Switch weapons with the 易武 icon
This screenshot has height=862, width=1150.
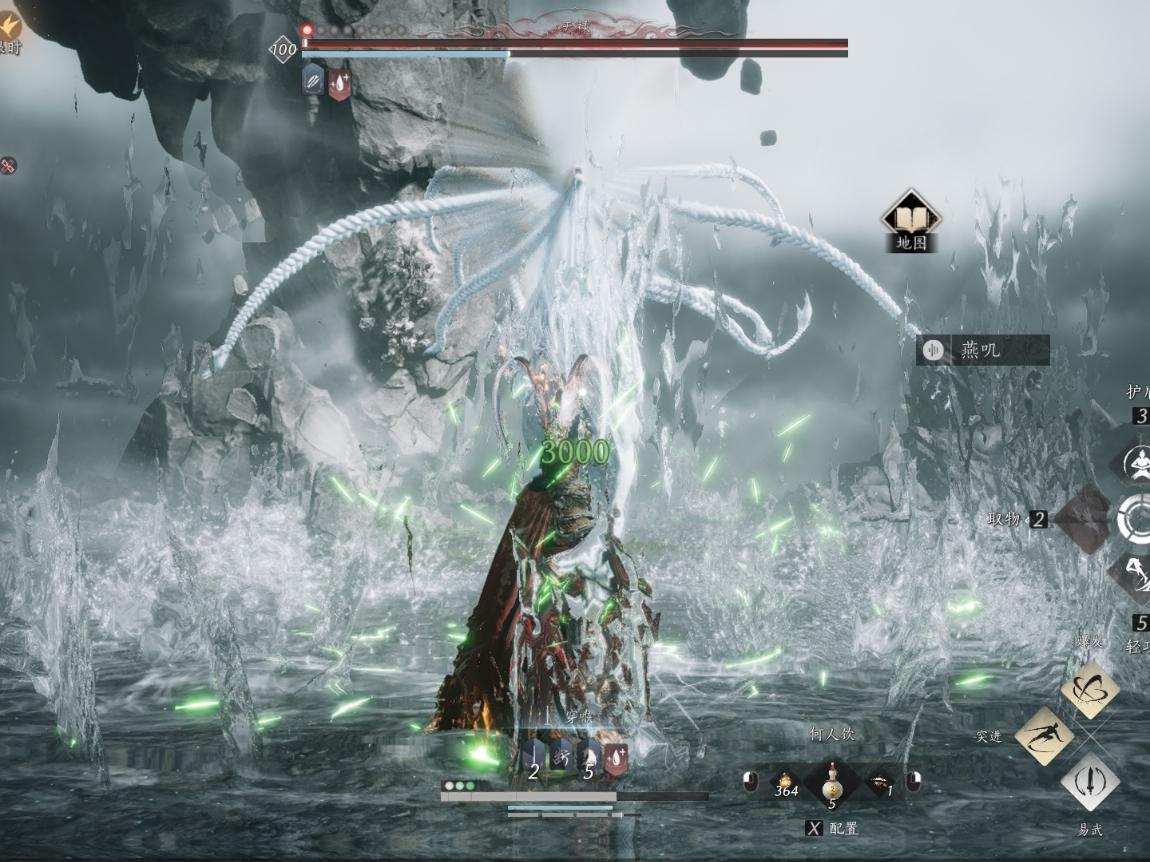click(1089, 781)
